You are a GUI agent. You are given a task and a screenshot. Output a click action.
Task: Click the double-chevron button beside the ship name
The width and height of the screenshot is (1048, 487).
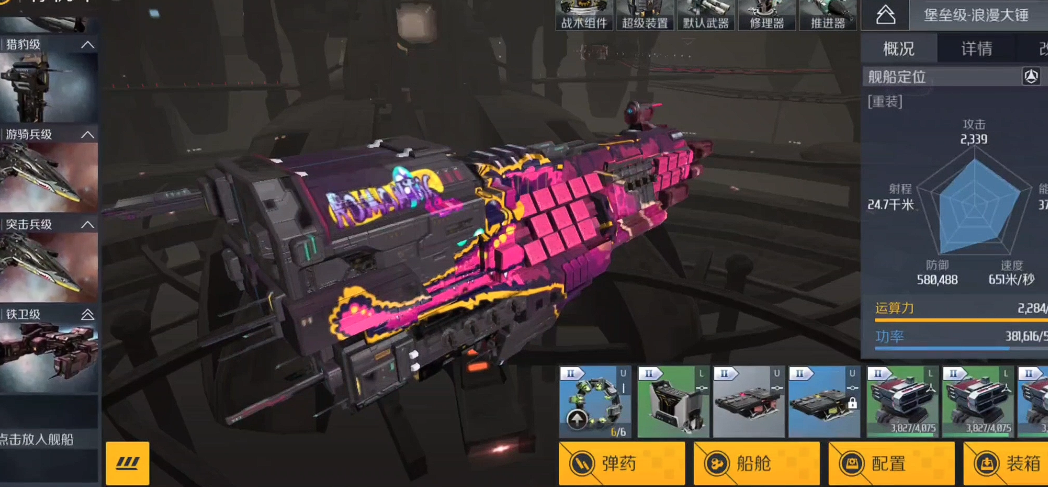(884, 15)
